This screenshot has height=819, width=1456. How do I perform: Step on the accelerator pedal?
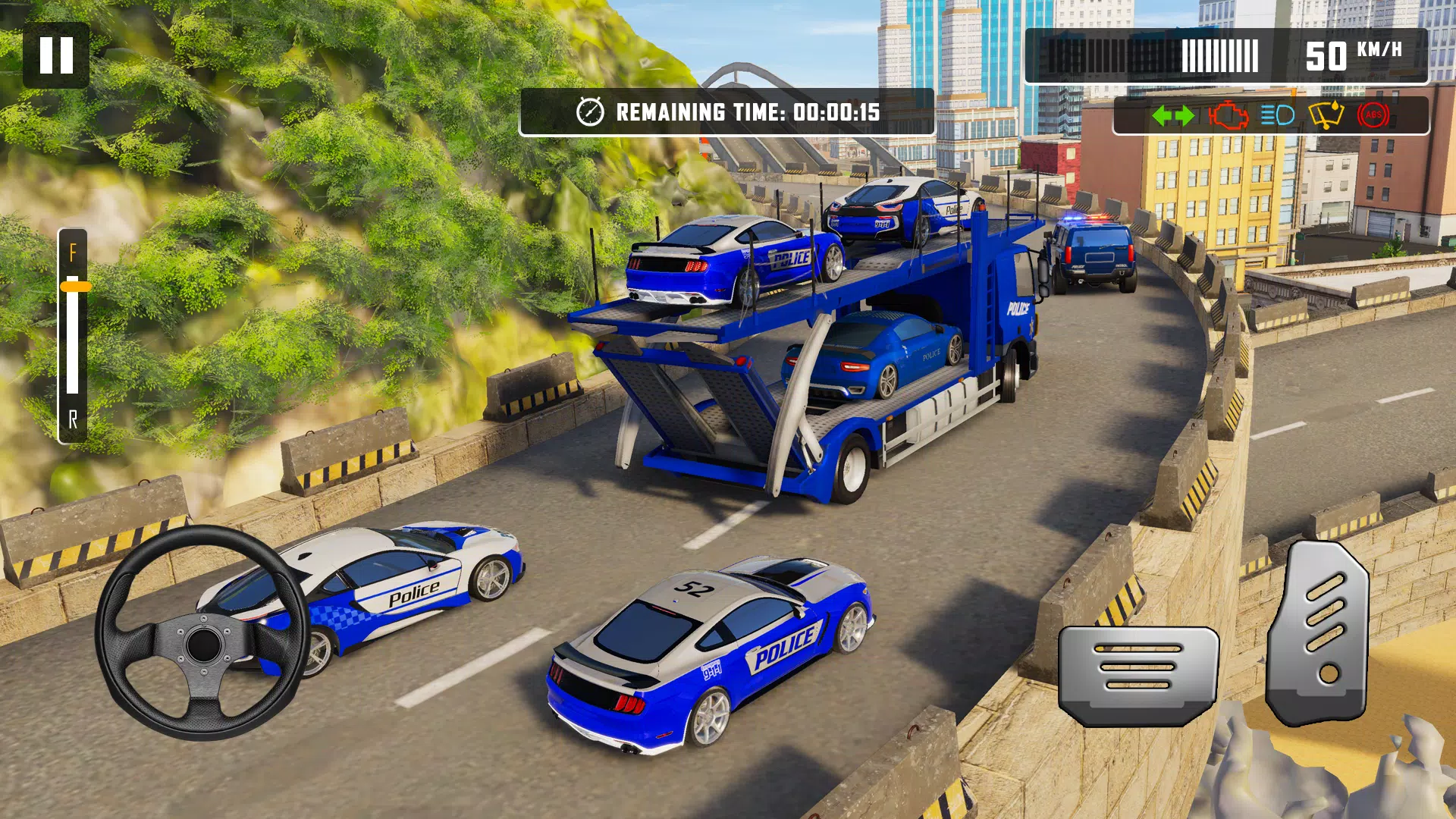(1319, 632)
